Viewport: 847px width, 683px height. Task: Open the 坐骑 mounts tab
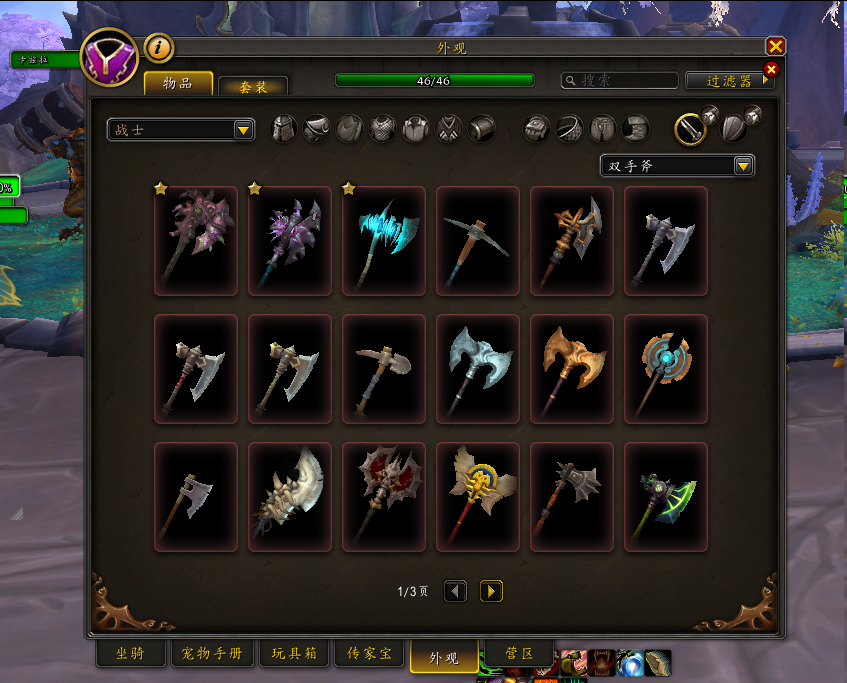(x=131, y=654)
